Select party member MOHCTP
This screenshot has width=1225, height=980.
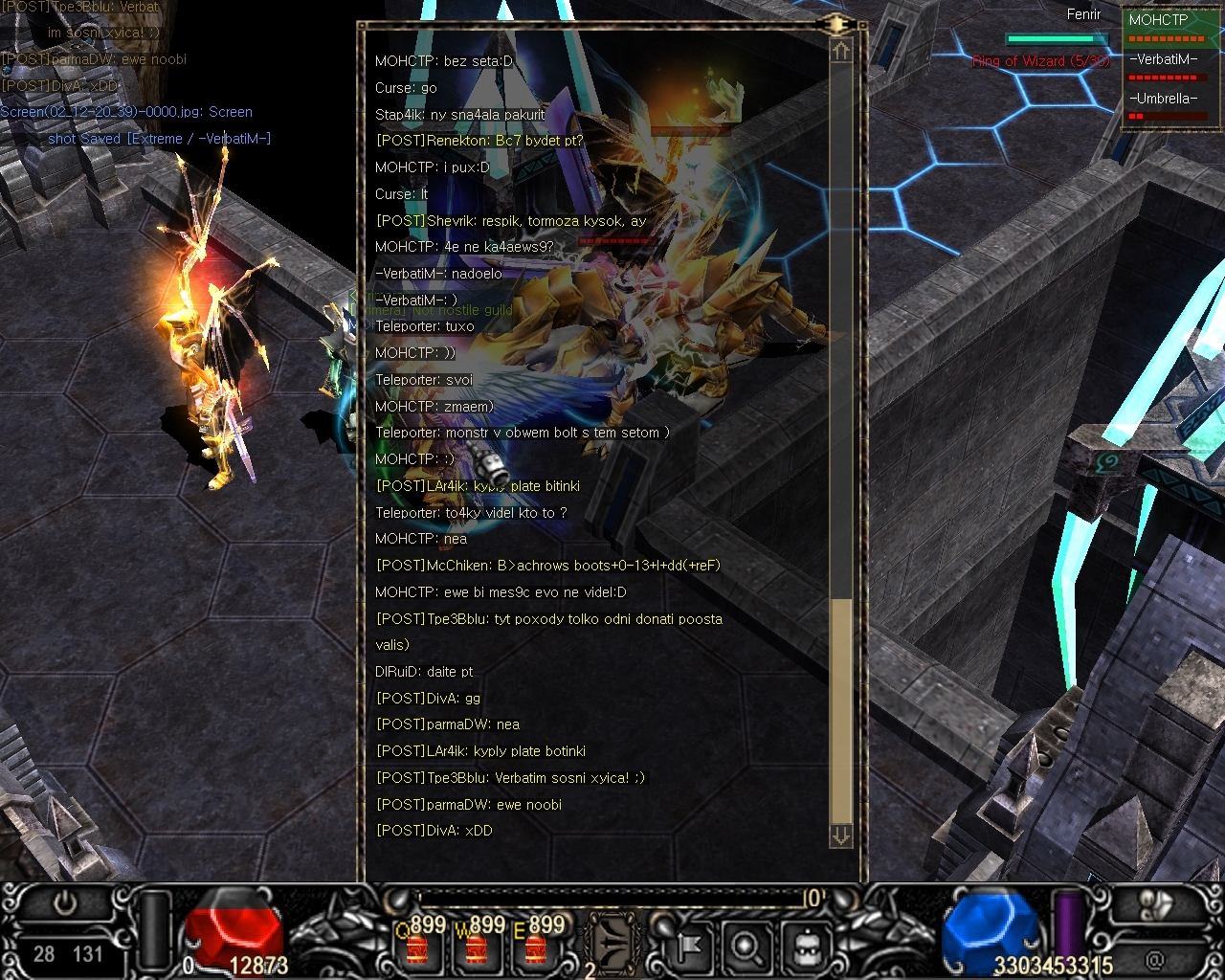(x=1158, y=20)
